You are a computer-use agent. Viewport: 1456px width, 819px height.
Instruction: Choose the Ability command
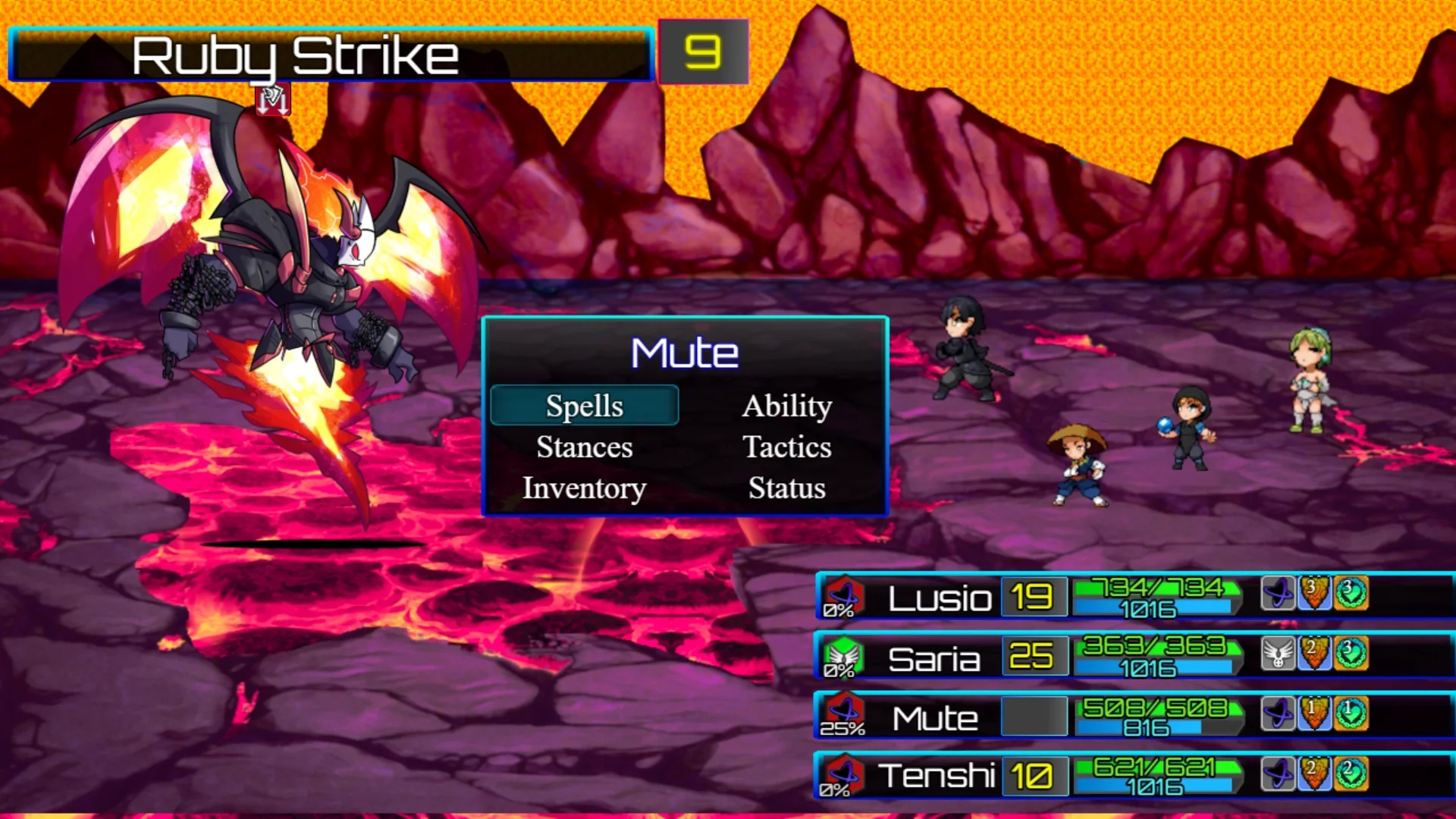click(786, 406)
